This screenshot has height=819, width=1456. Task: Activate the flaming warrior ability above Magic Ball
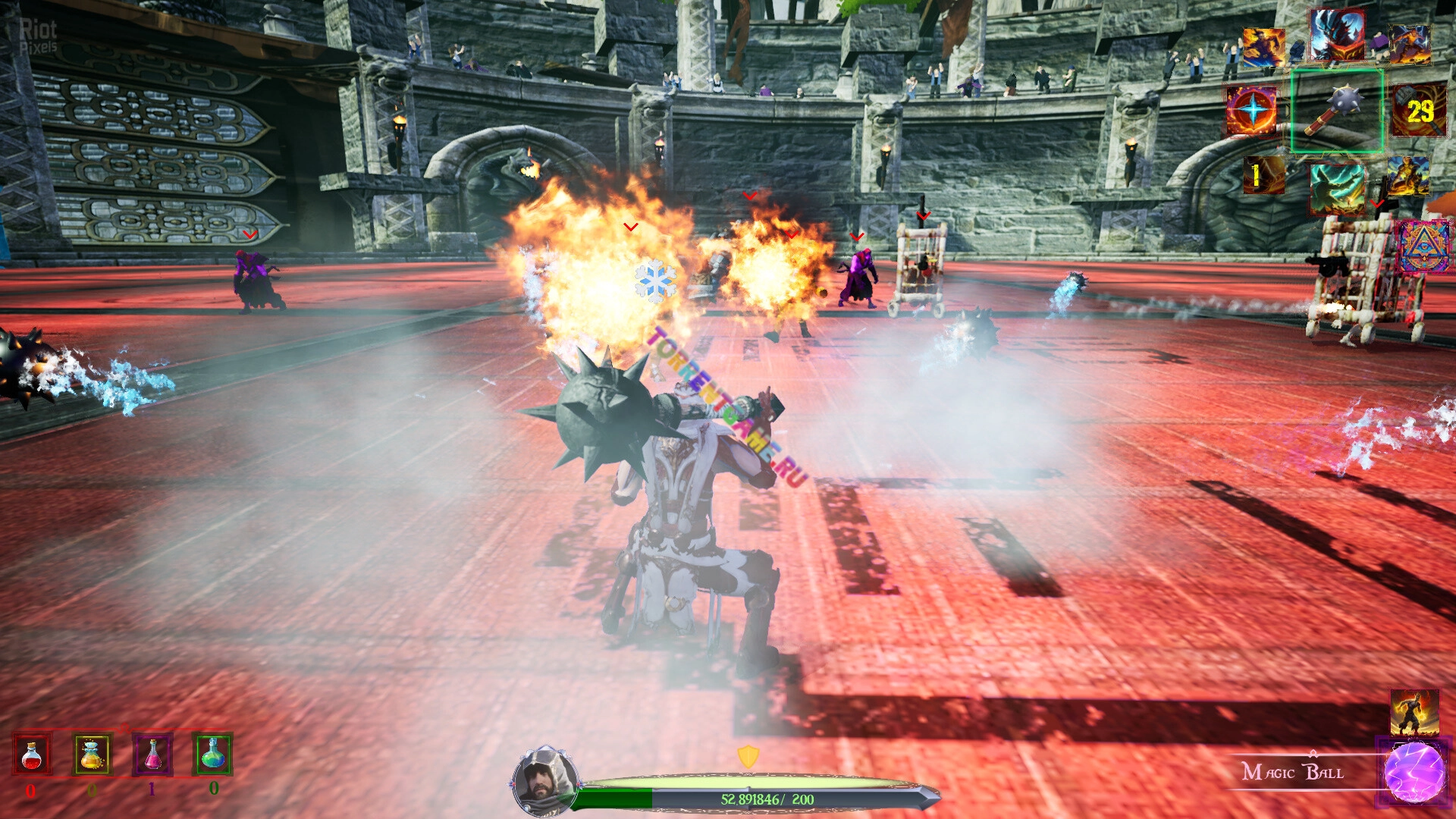(1414, 713)
